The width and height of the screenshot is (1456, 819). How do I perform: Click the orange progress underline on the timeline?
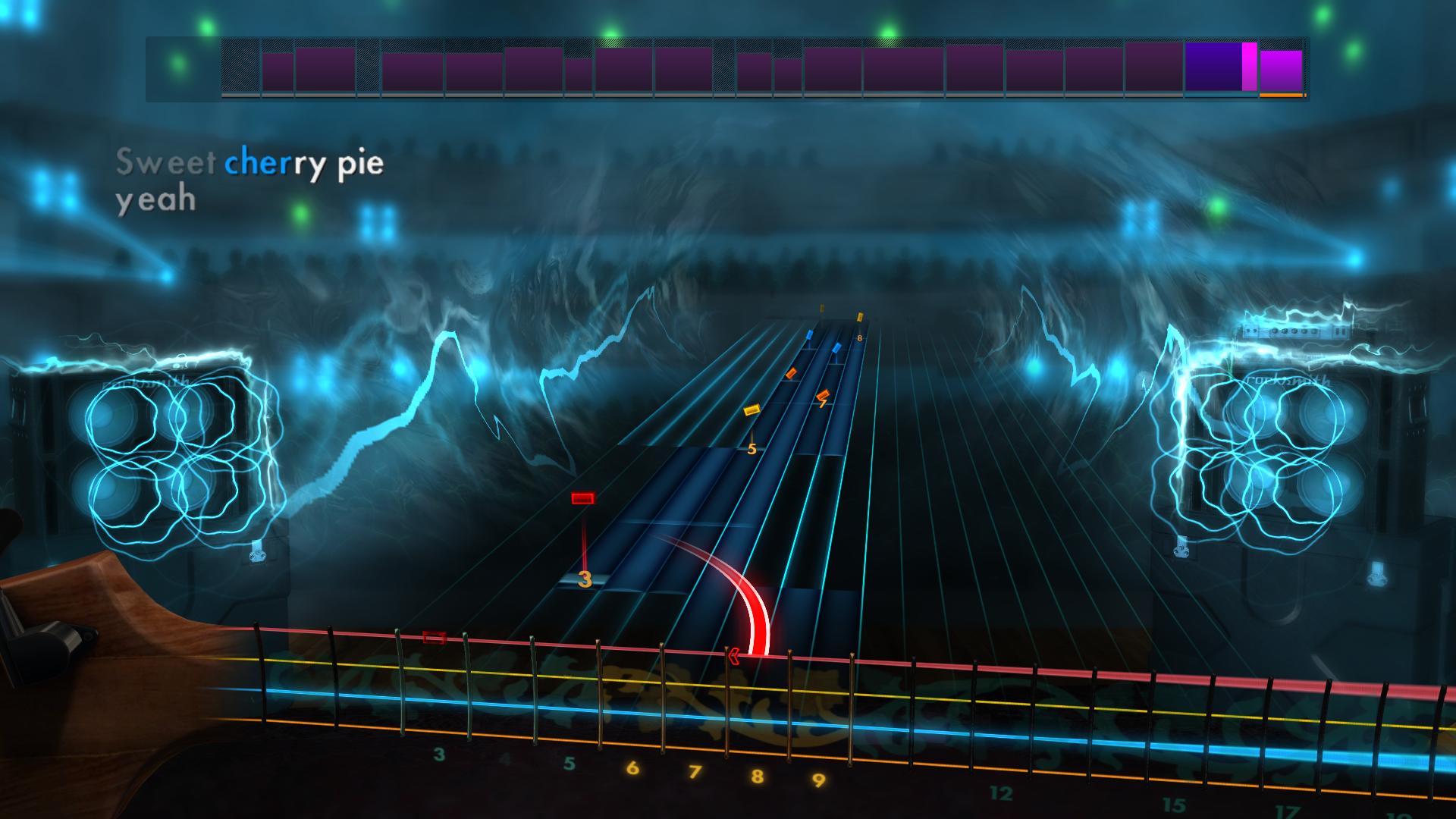point(1281,96)
